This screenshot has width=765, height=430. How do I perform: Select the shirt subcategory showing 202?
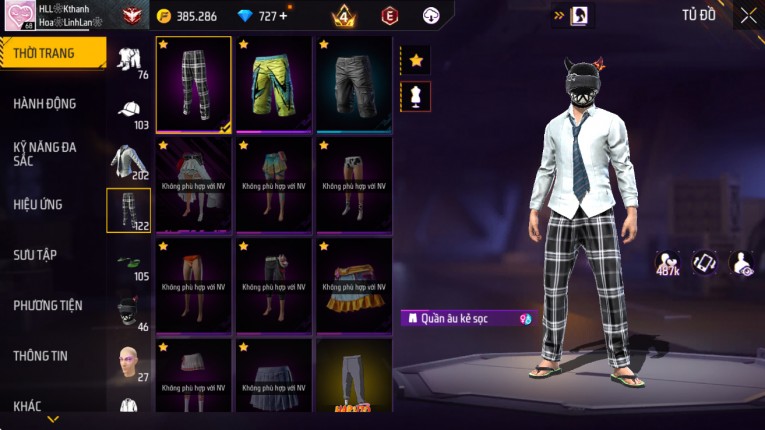tap(129, 161)
